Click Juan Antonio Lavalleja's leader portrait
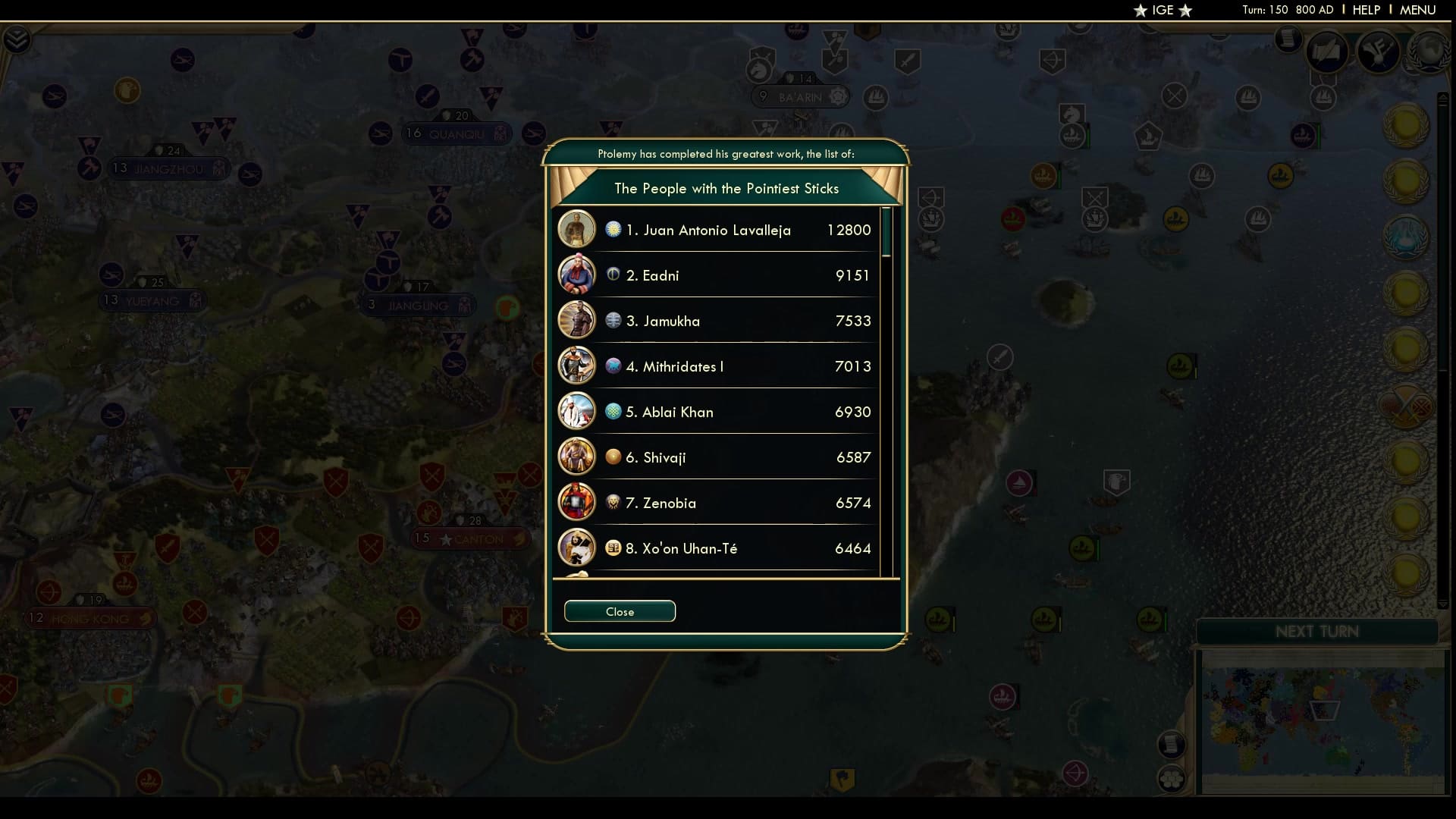 [x=577, y=229]
